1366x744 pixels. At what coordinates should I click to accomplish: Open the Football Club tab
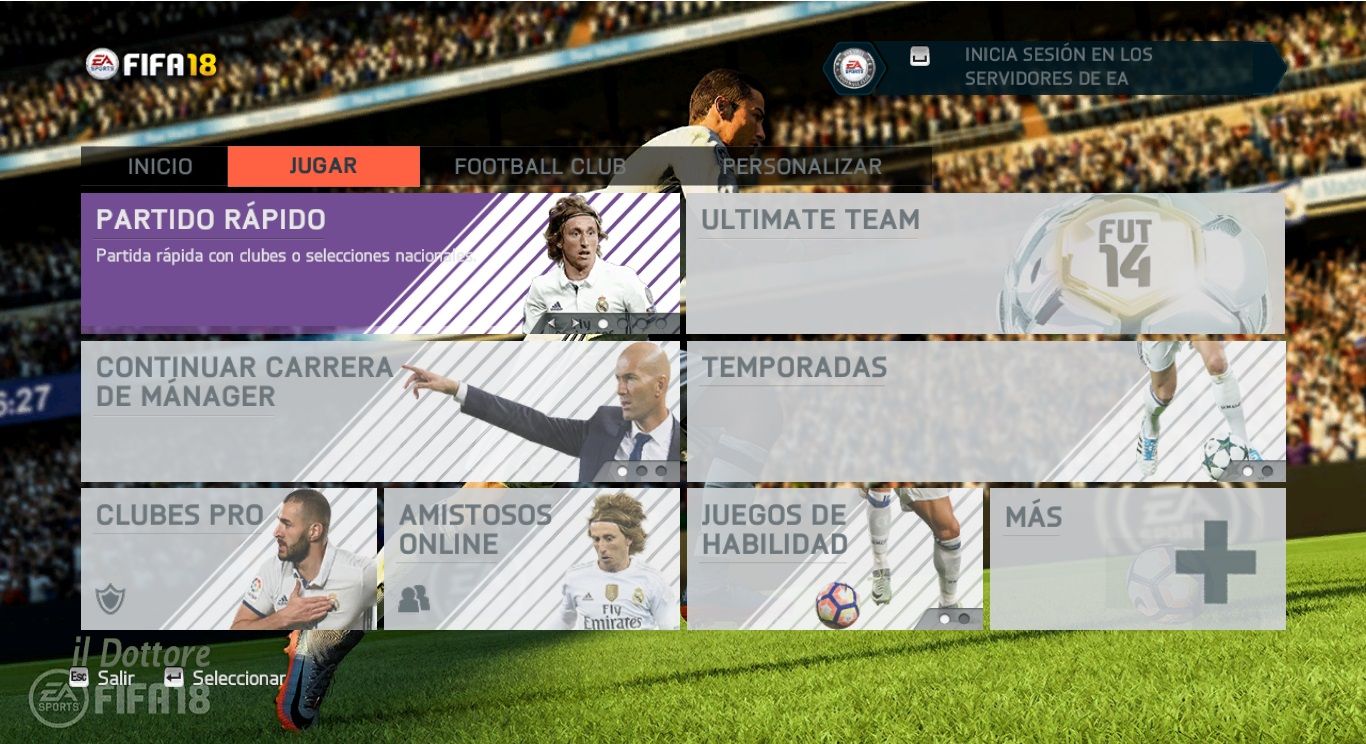539,167
